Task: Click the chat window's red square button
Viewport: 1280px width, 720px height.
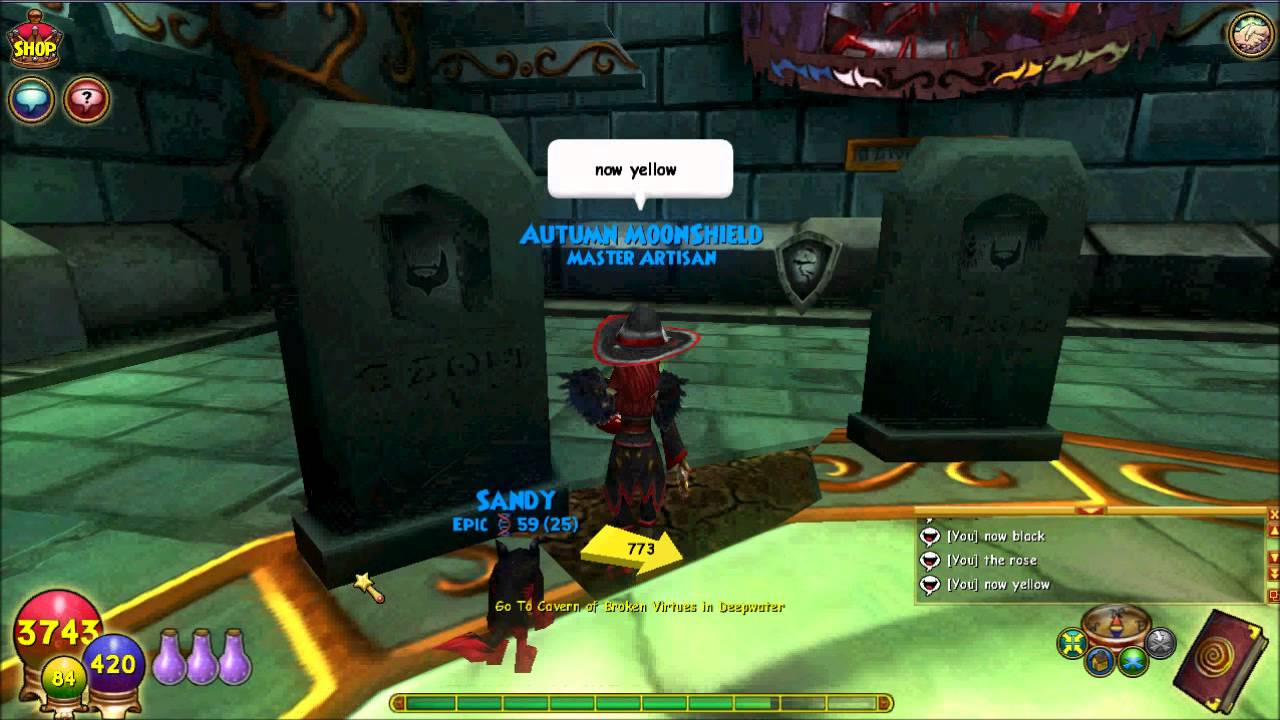Action: [1273, 597]
